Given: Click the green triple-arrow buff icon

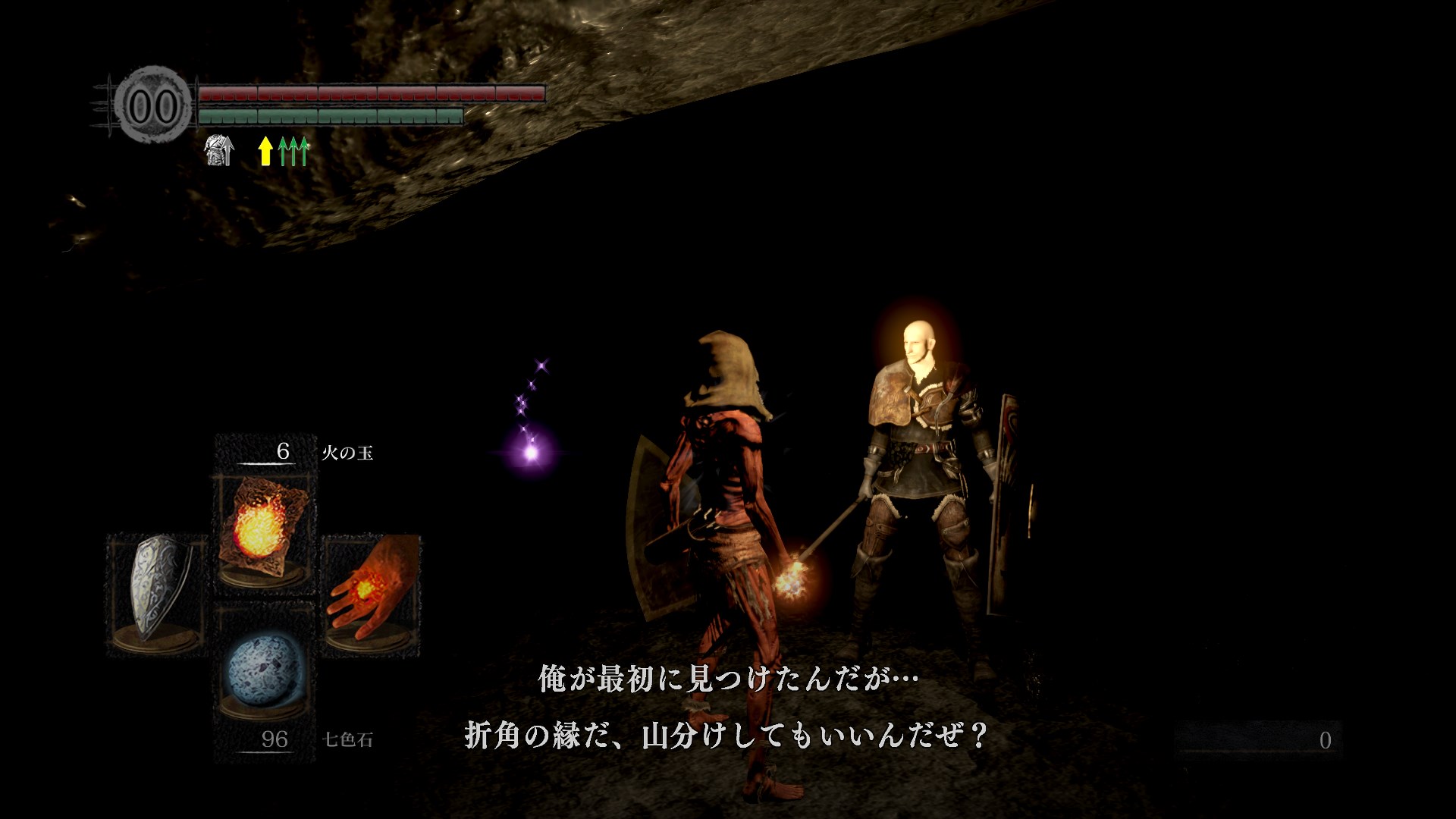Looking at the screenshot, I should coord(294,150).
